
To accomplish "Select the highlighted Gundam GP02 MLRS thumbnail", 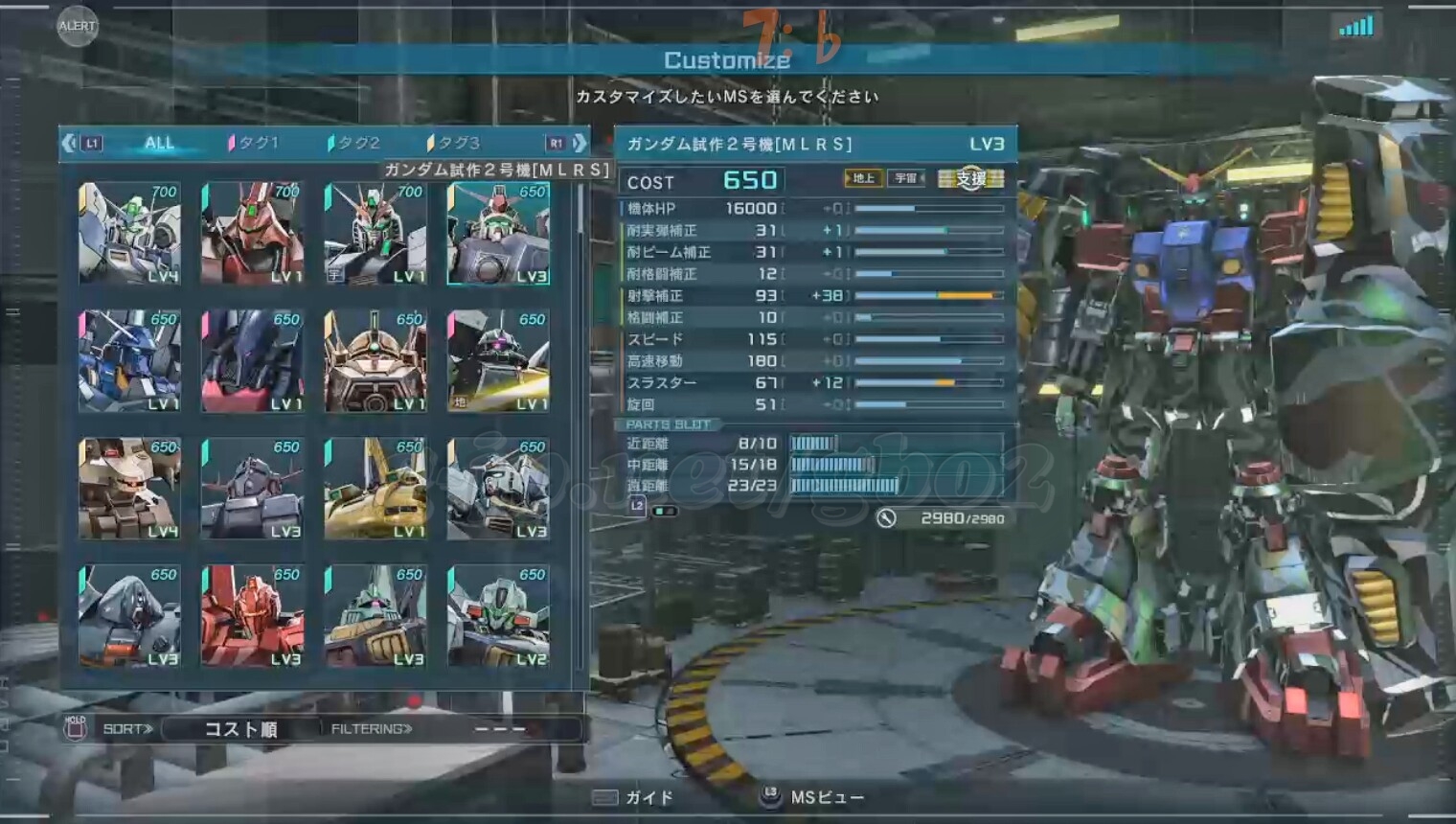I will pyautogui.click(x=498, y=234).
